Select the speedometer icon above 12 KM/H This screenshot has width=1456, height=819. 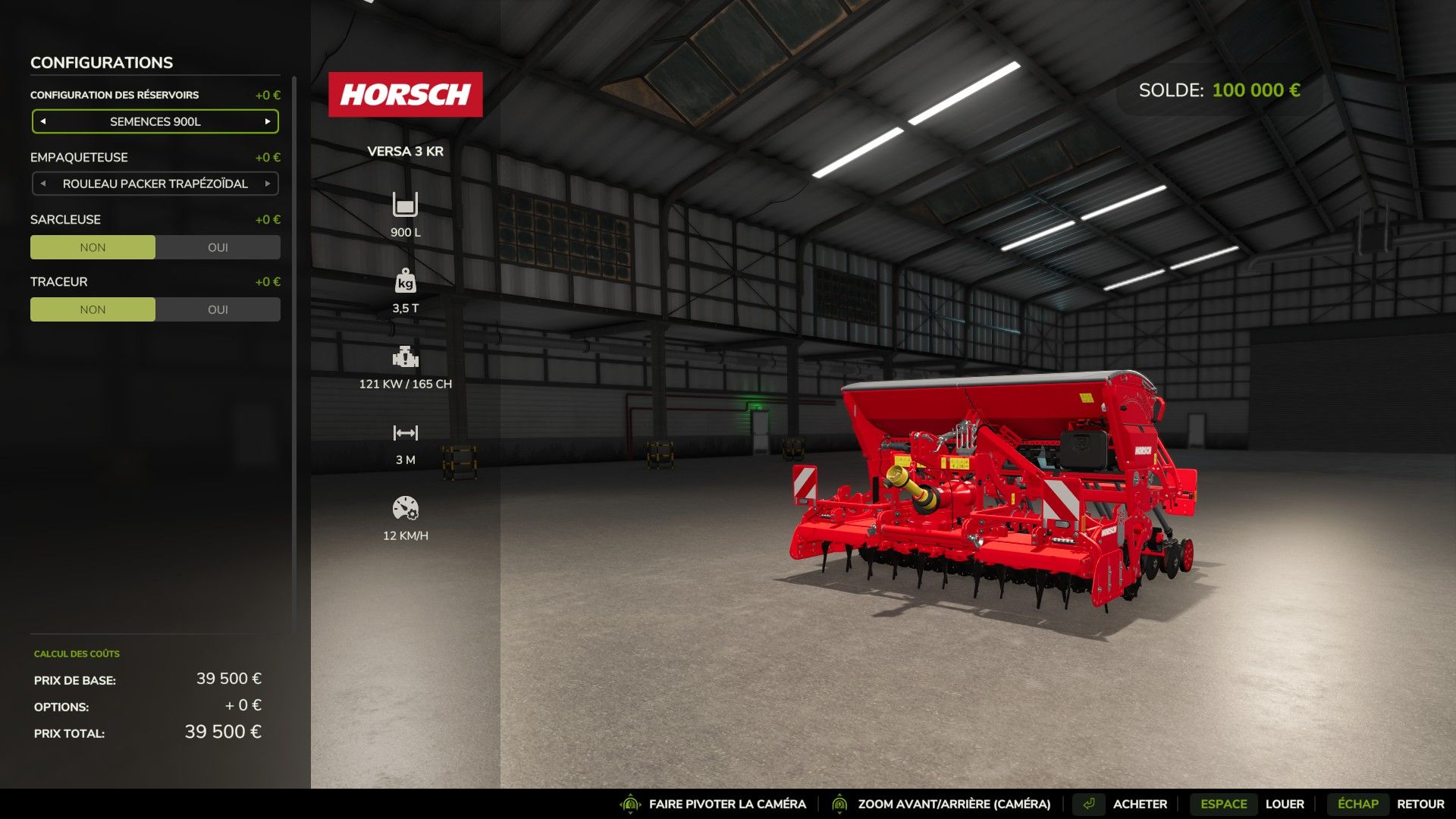(406, 507)
